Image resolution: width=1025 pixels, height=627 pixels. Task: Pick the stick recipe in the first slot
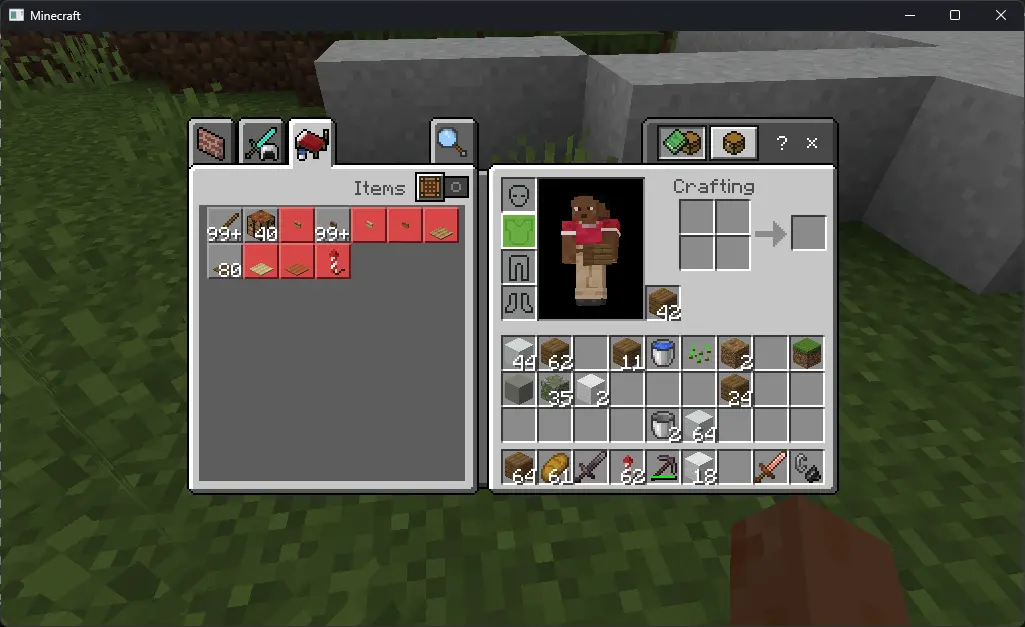(225, 225)
